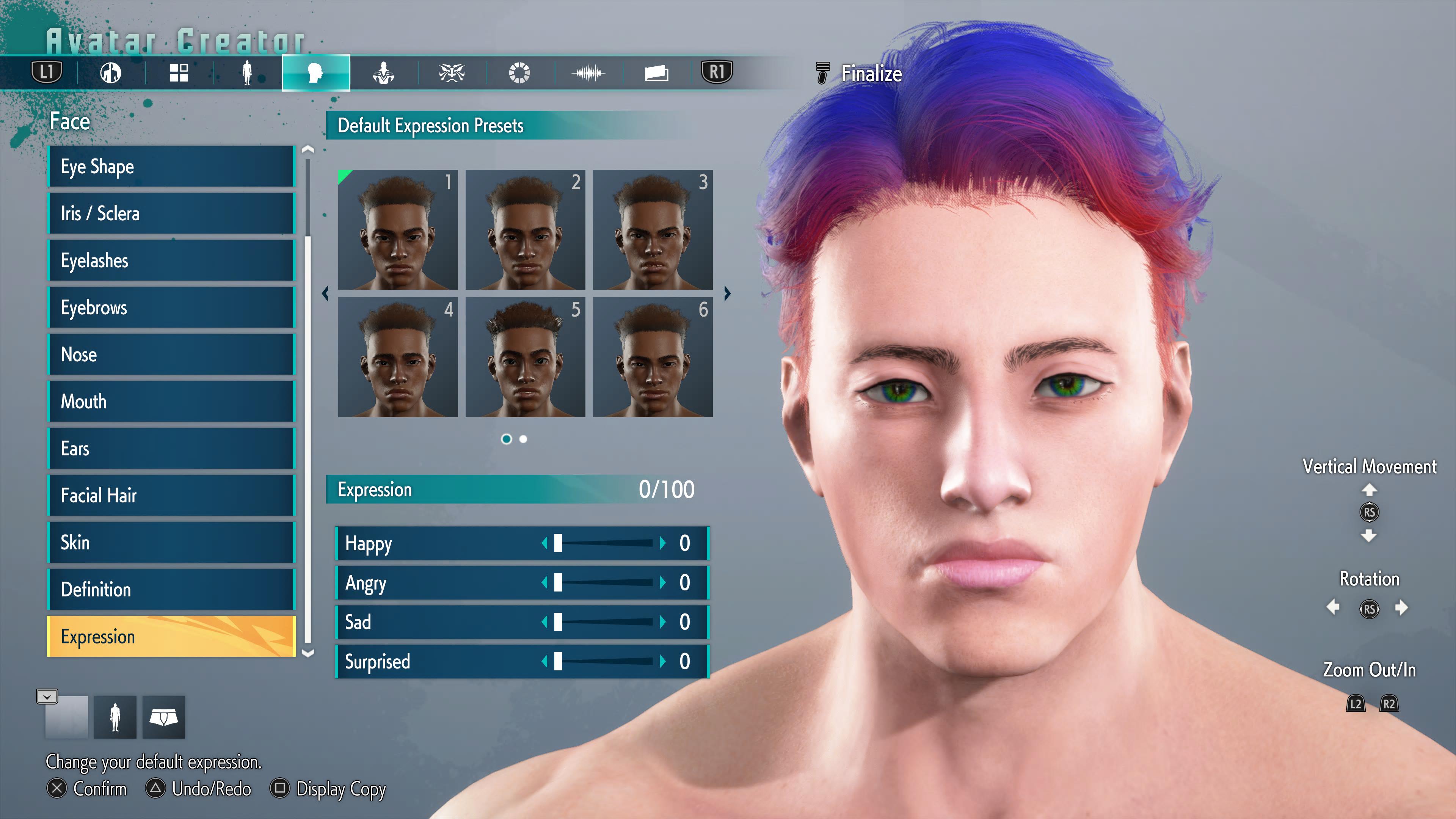
Task: Open the voice waveform tab
Action: tap(588, 73)
